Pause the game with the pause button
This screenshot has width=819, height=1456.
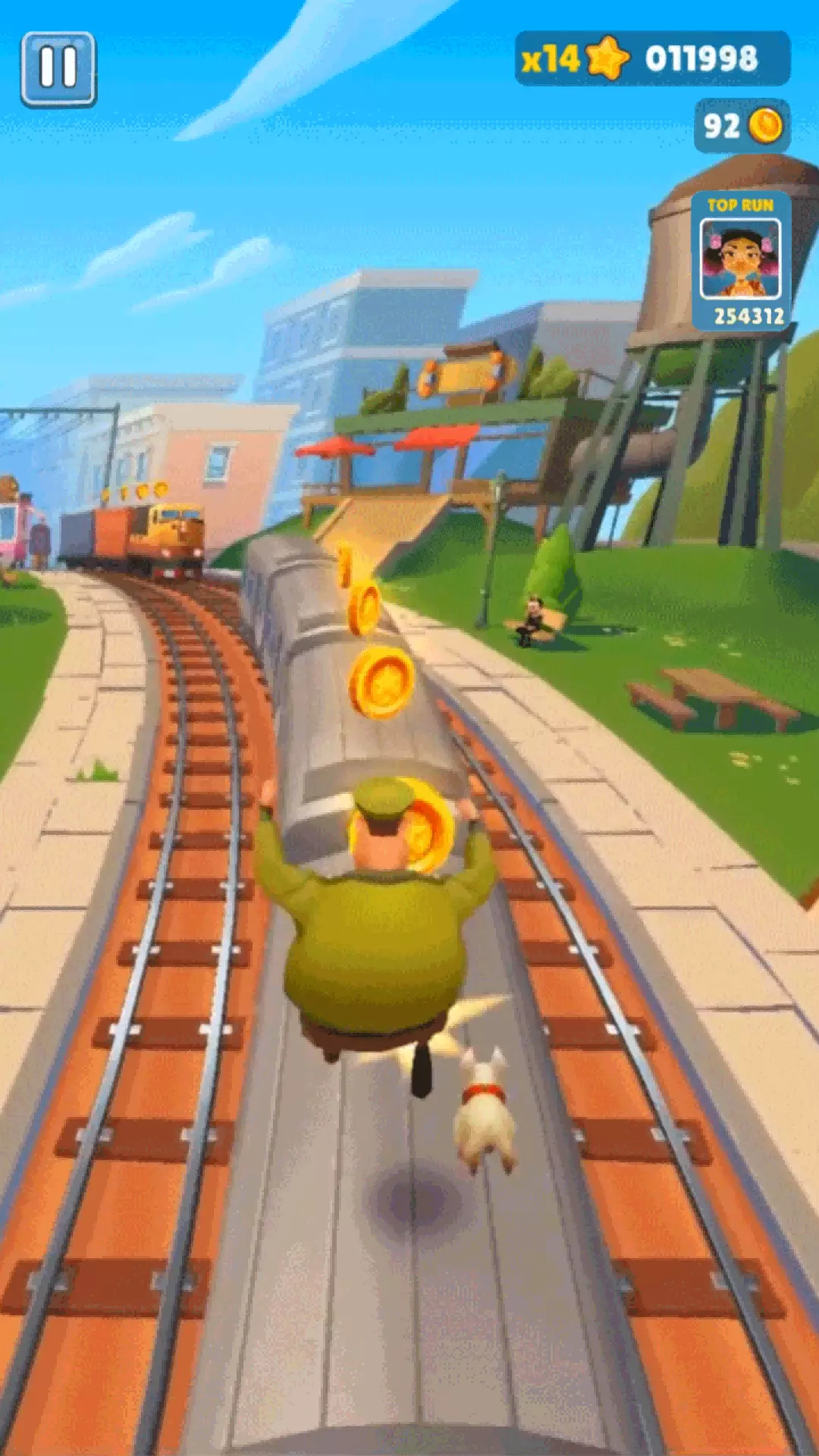click(x=58, y=69)
